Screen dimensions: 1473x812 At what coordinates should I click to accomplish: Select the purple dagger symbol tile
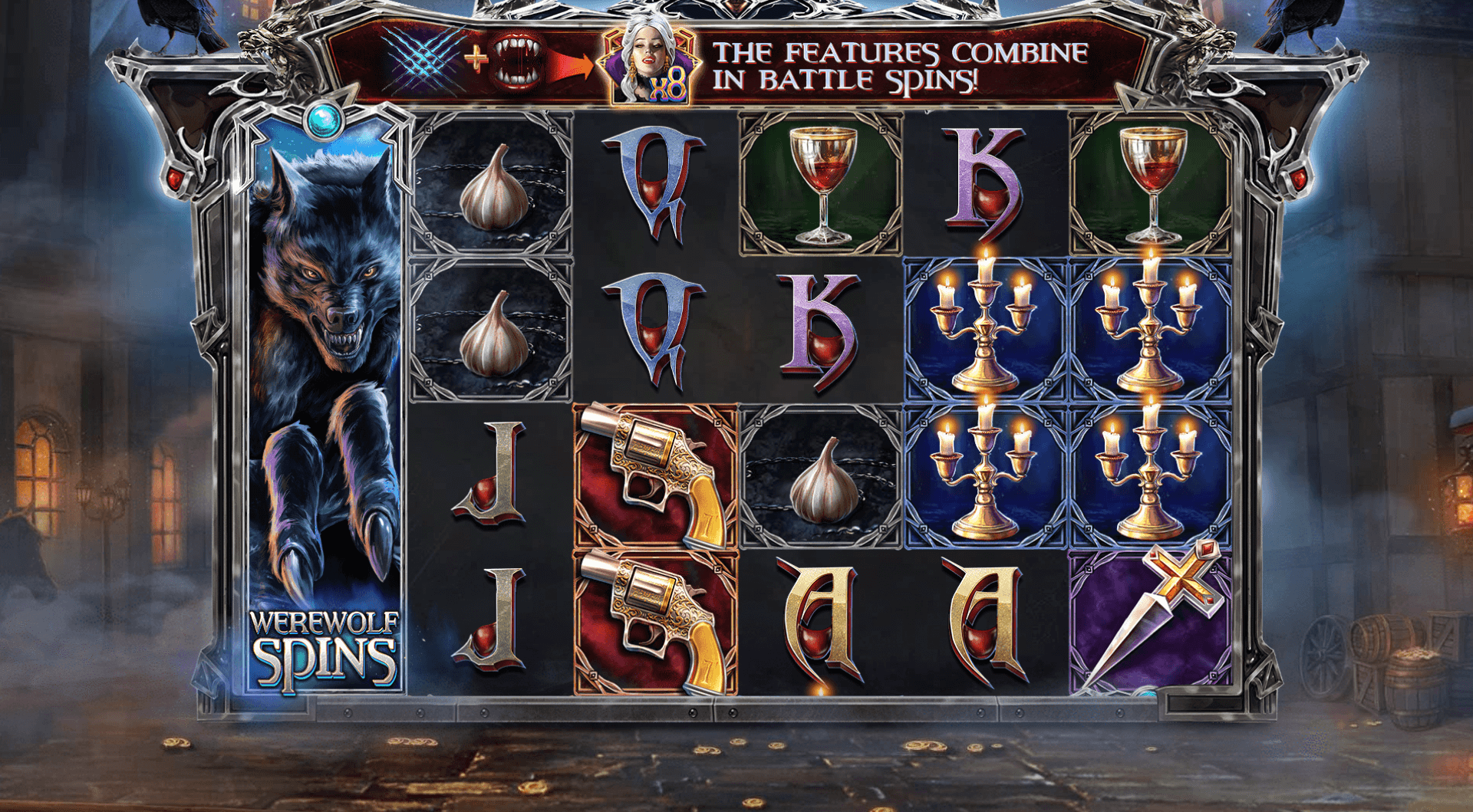1149,621
